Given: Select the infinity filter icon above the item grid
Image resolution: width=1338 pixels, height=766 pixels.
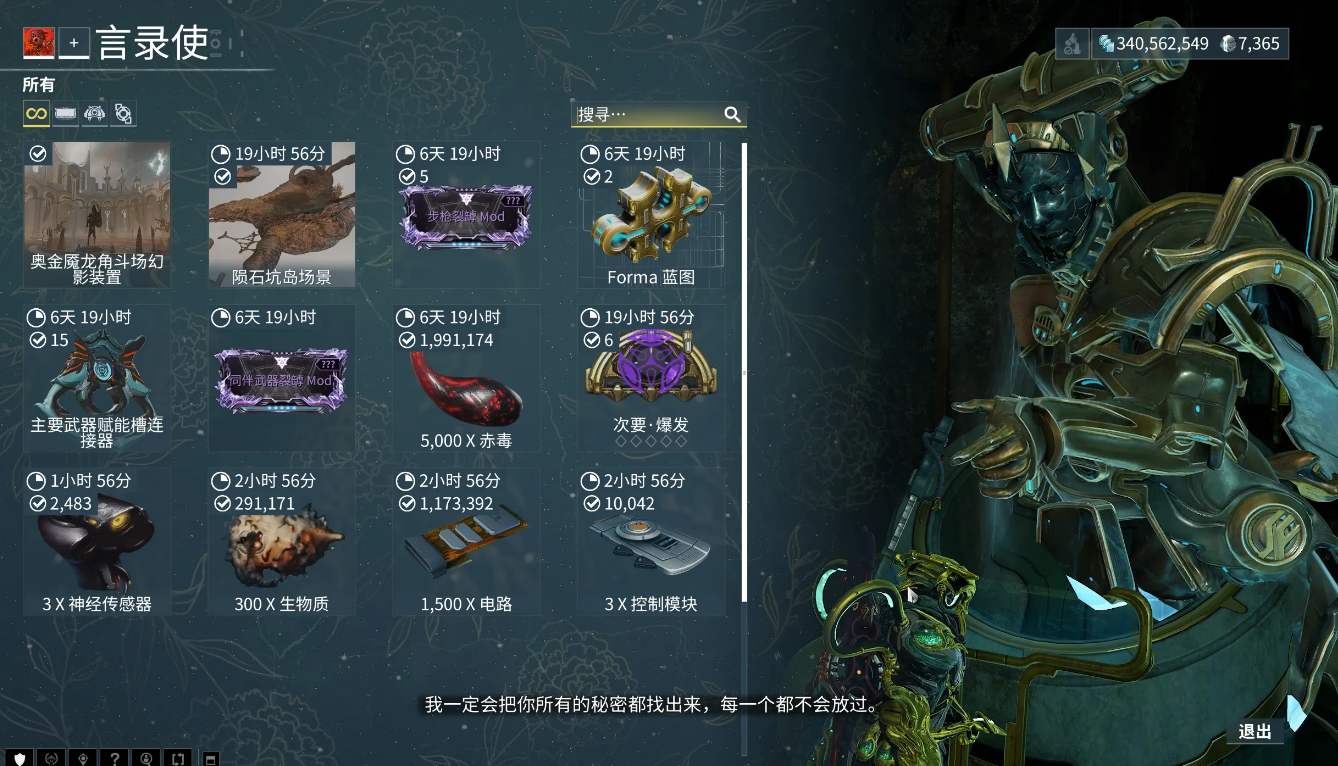Looking at the screenshot, I should (34, 113).
